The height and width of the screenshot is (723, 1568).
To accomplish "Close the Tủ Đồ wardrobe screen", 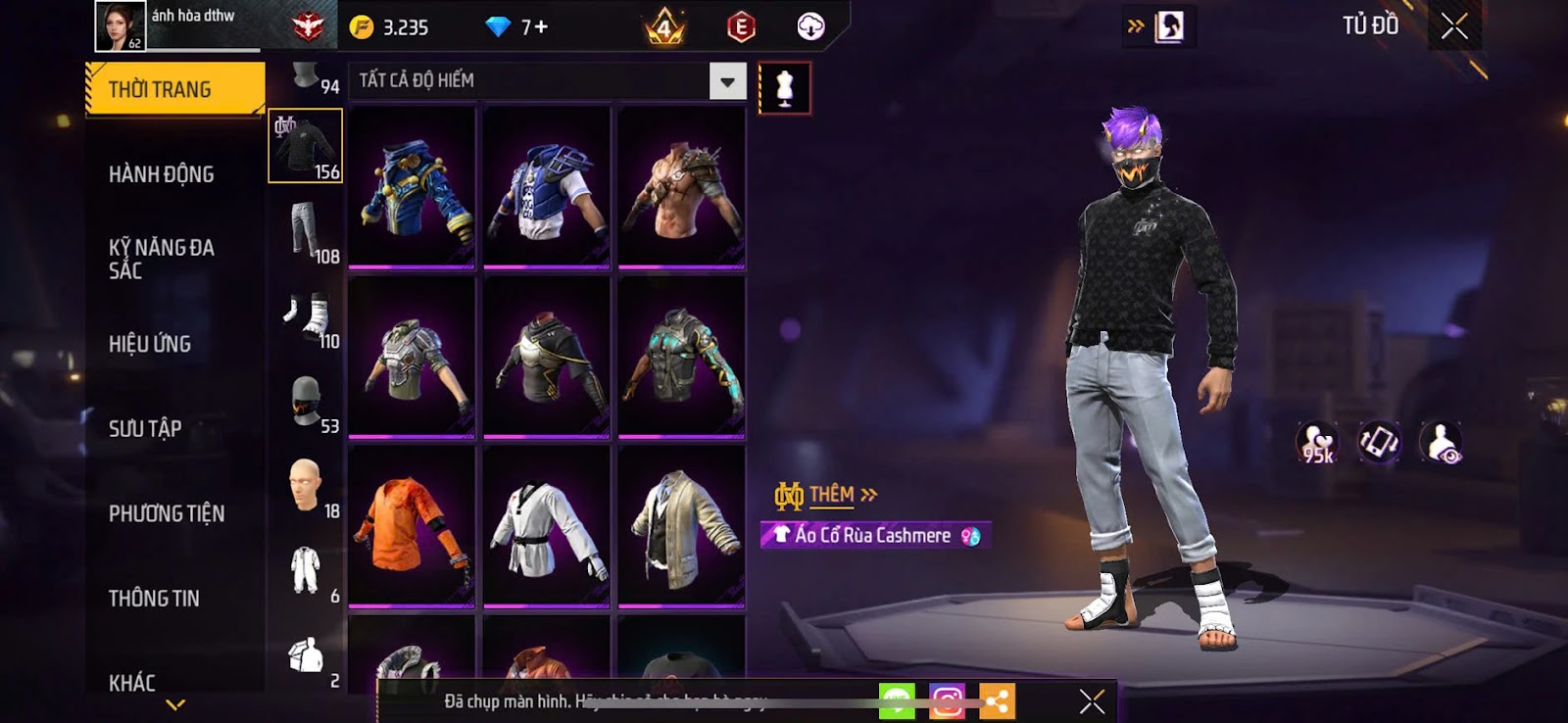I will (x=1454, y=26).
